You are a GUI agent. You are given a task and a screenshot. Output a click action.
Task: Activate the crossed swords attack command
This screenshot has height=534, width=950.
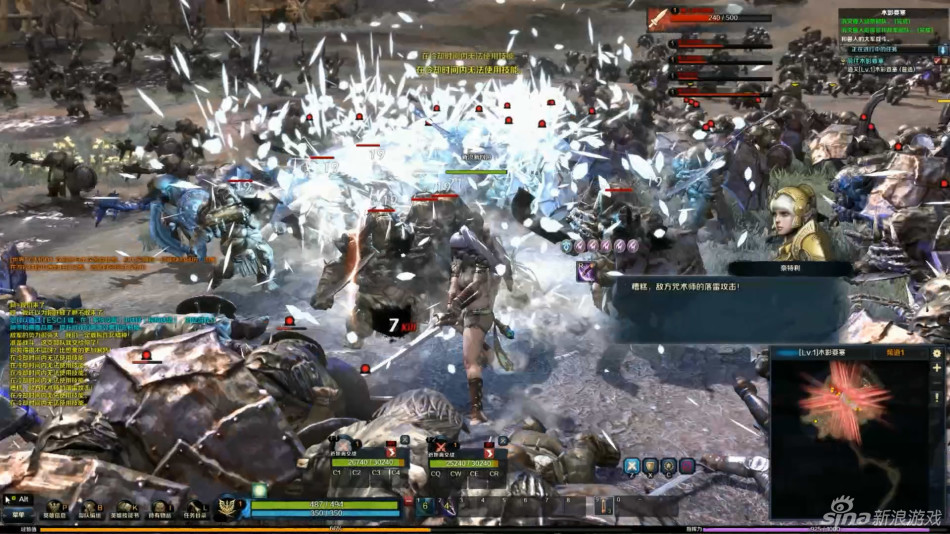[632, 465]
